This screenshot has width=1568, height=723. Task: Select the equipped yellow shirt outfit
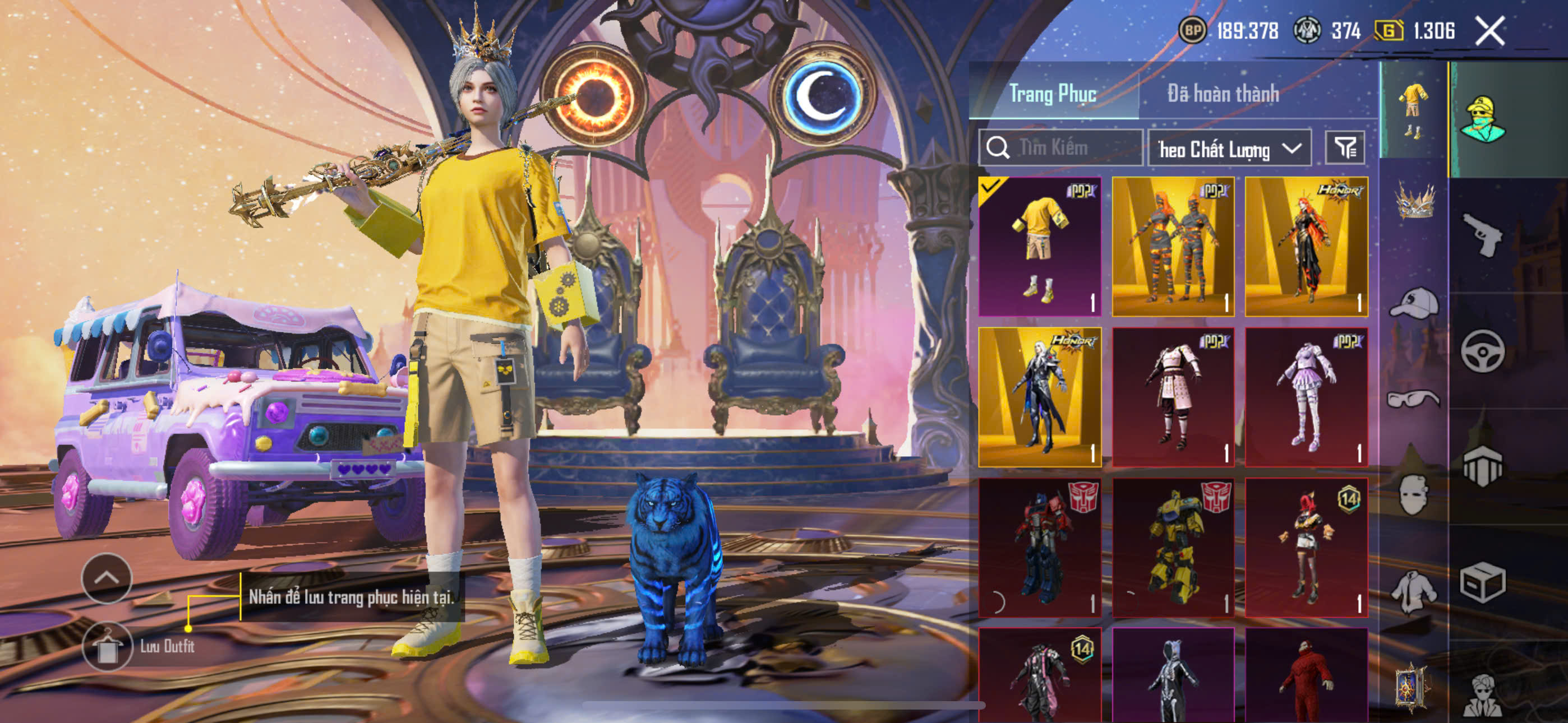tap(1039, 247)
